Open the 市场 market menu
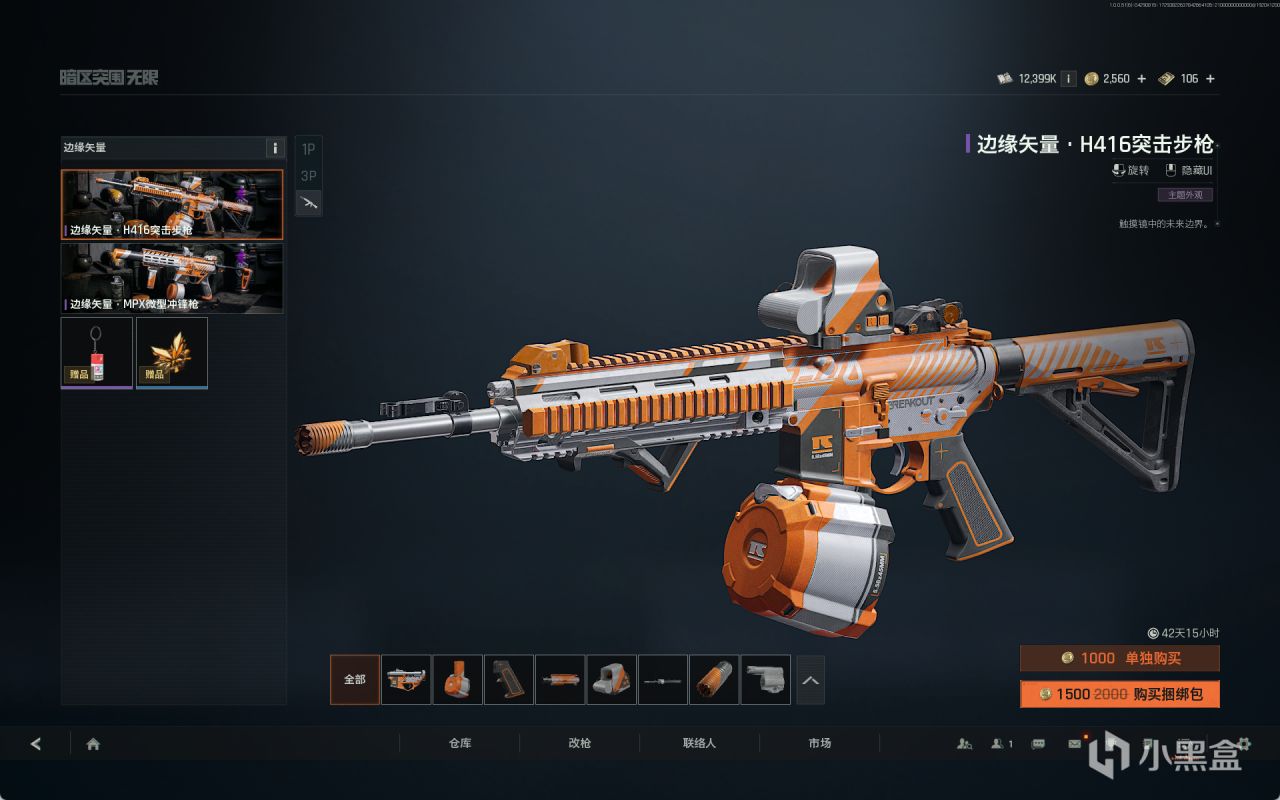The height and width of the screenshot is (800, 1280). coord(819,743)
